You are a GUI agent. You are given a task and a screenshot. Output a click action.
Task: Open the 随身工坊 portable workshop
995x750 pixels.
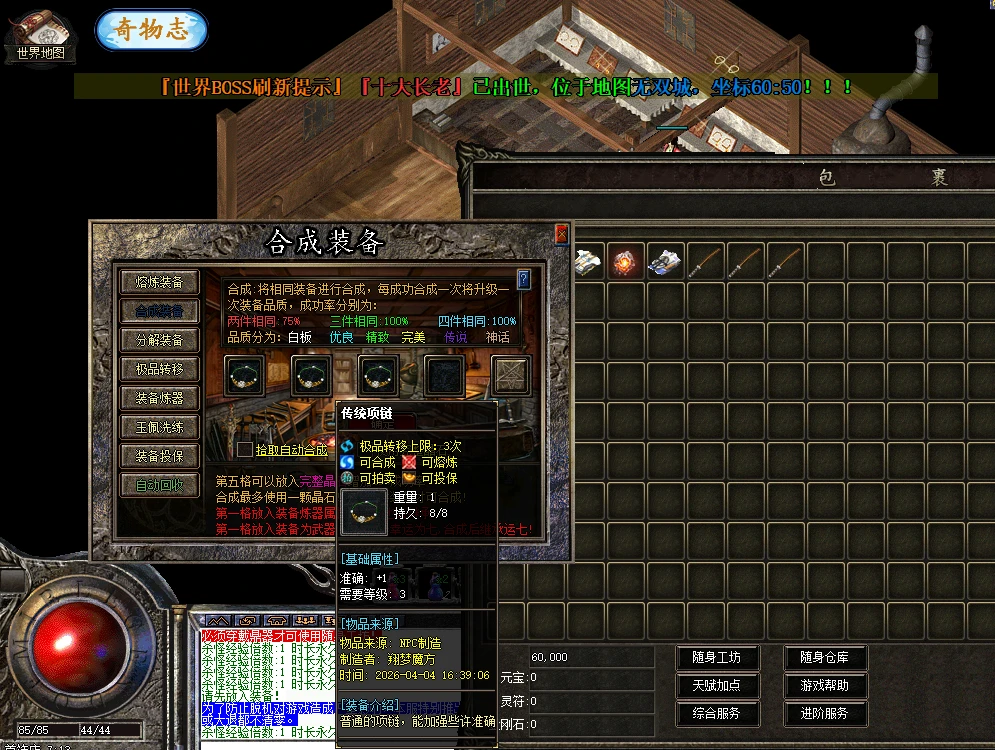coord(717,658)
